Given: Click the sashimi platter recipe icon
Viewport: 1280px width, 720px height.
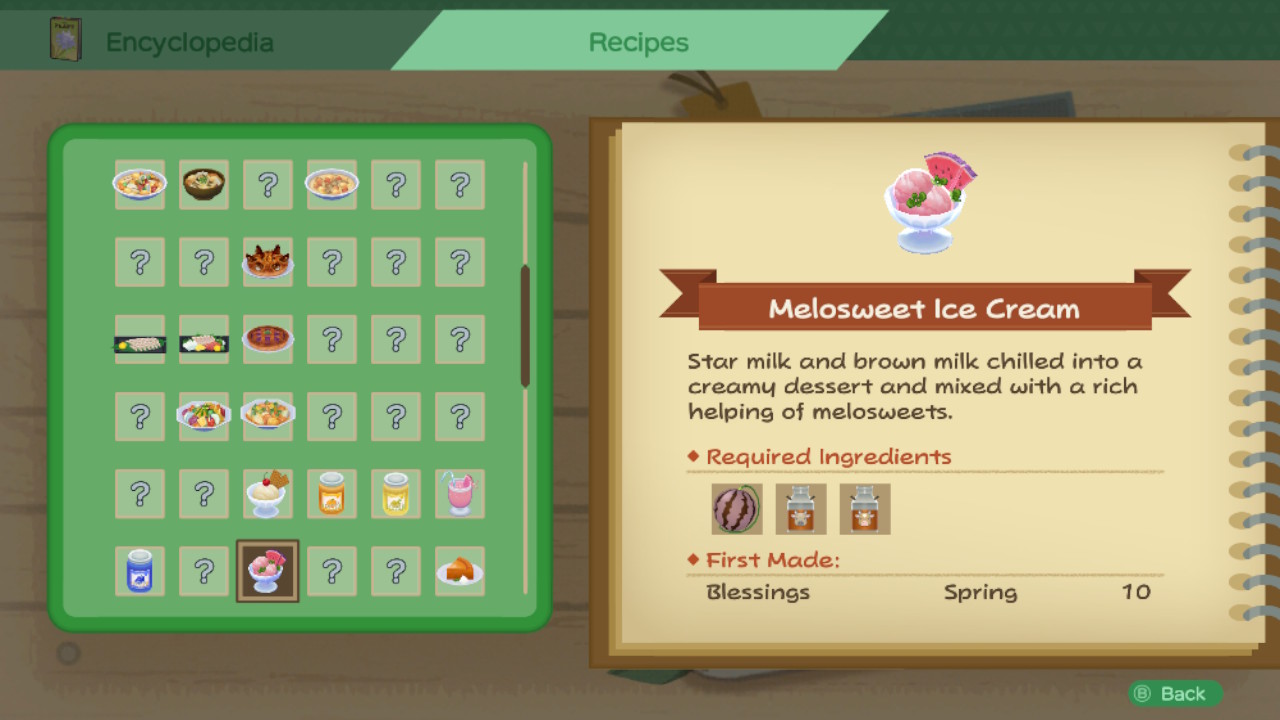Looking at the screenshot, I should tap(204, 339).
